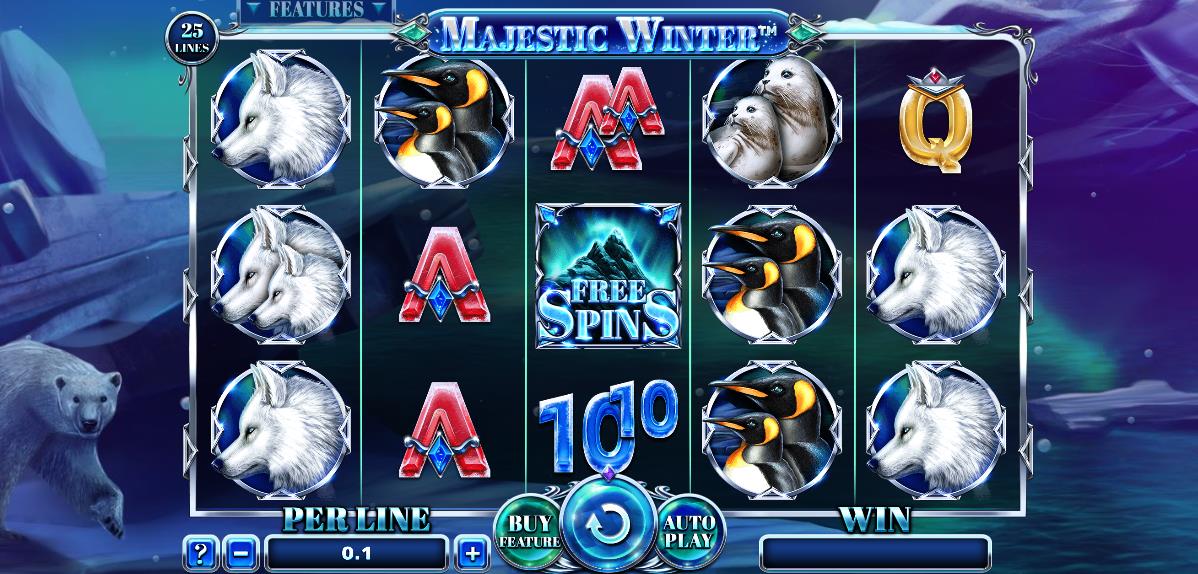Expand the Features dropdown tab

316,11
